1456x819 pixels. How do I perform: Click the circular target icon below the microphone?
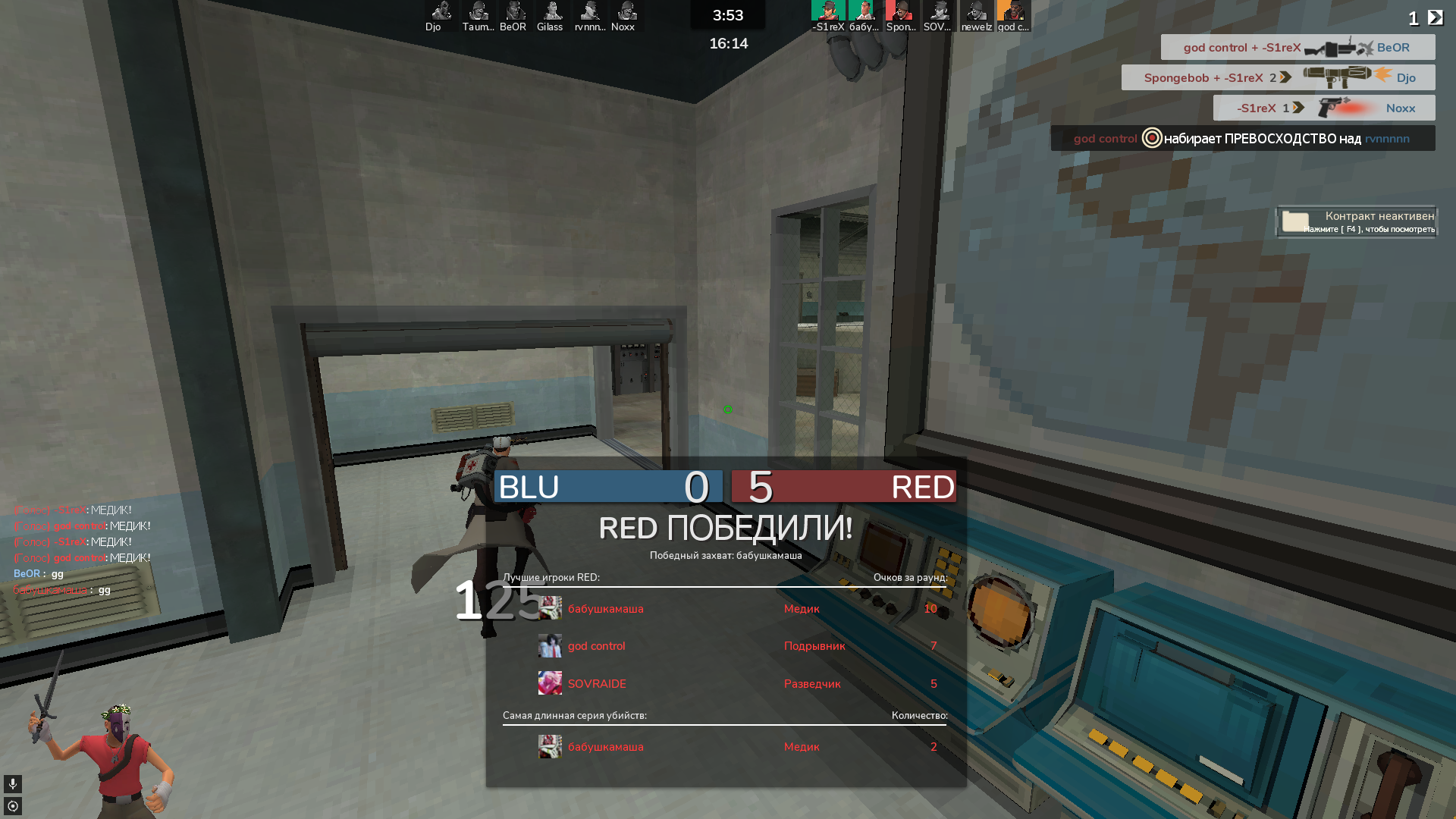(x=13, y=805)
